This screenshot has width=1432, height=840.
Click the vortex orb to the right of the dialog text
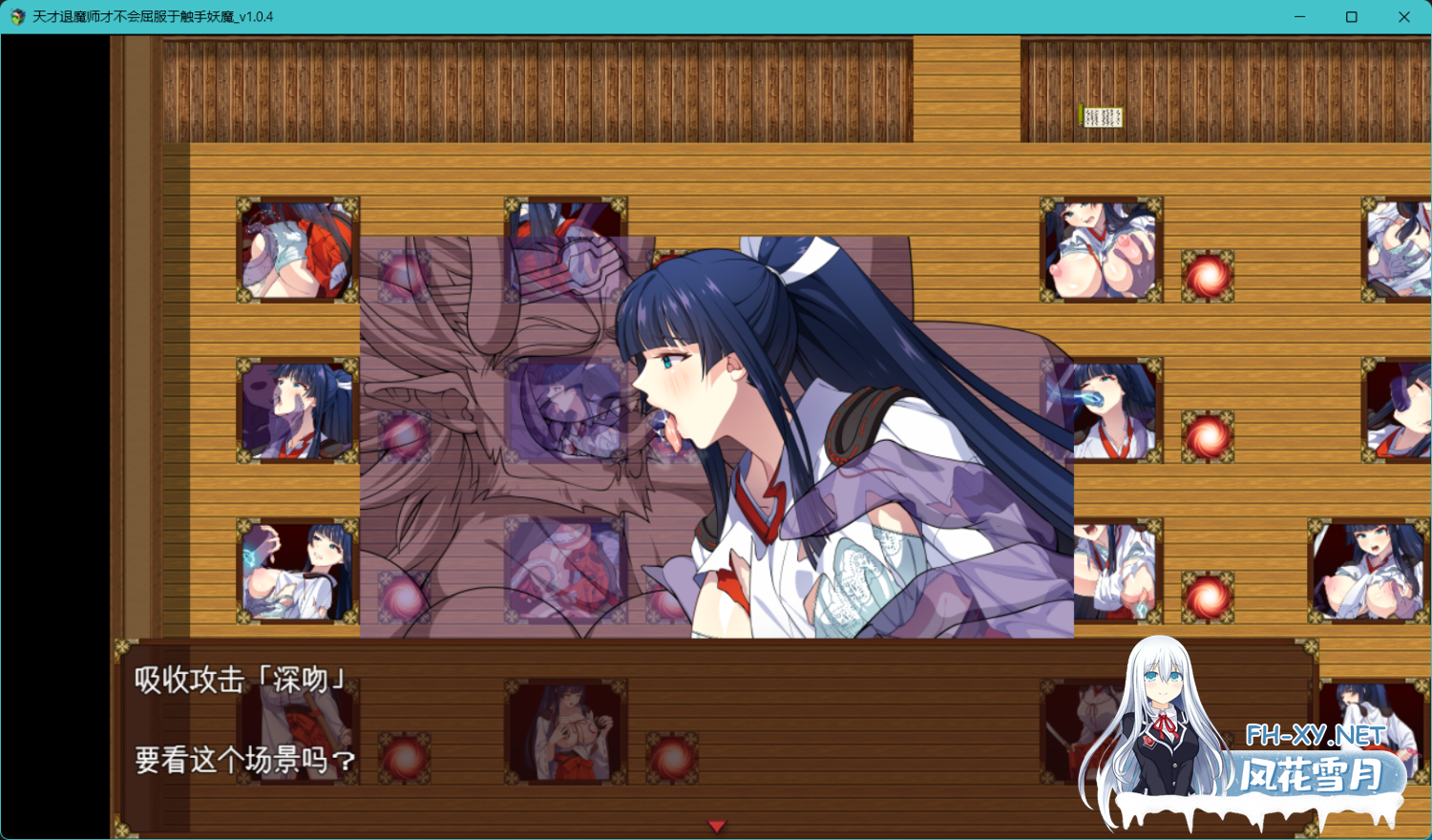coord(406,759)
